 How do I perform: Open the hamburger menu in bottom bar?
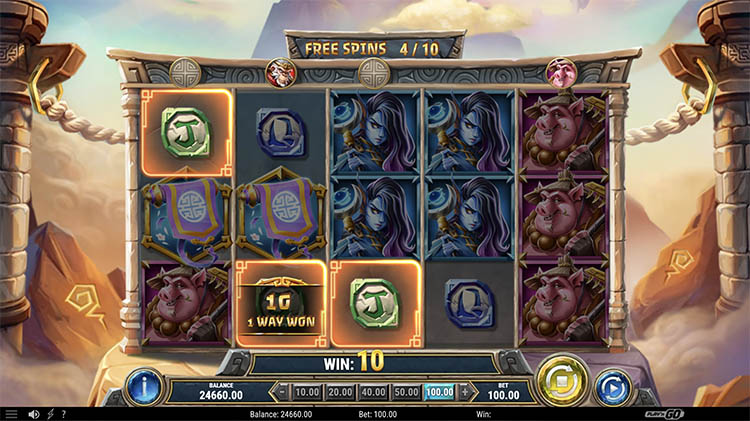click(11, 413)
